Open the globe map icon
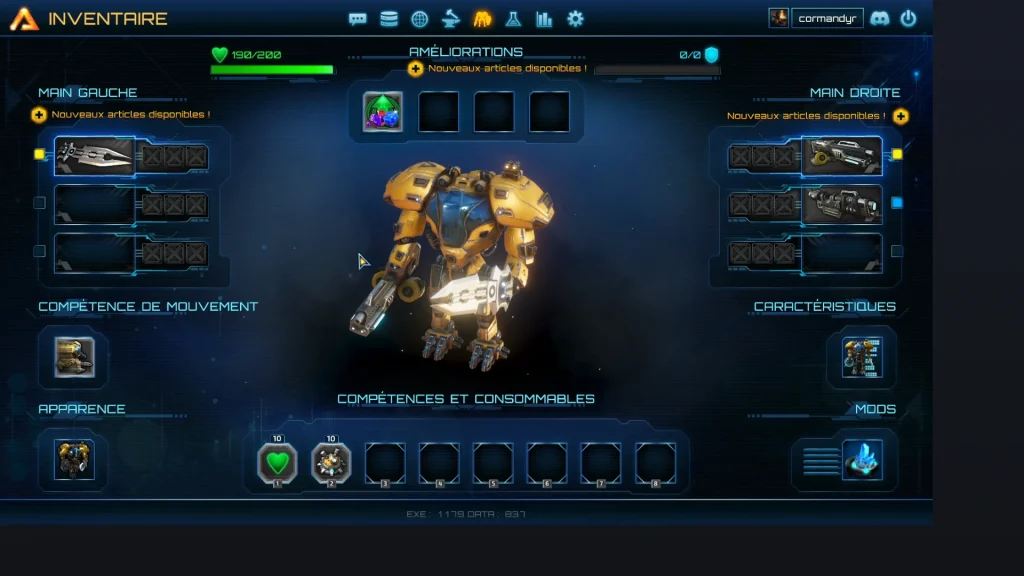The image size is (1024, 576). (x=420, y=19)
